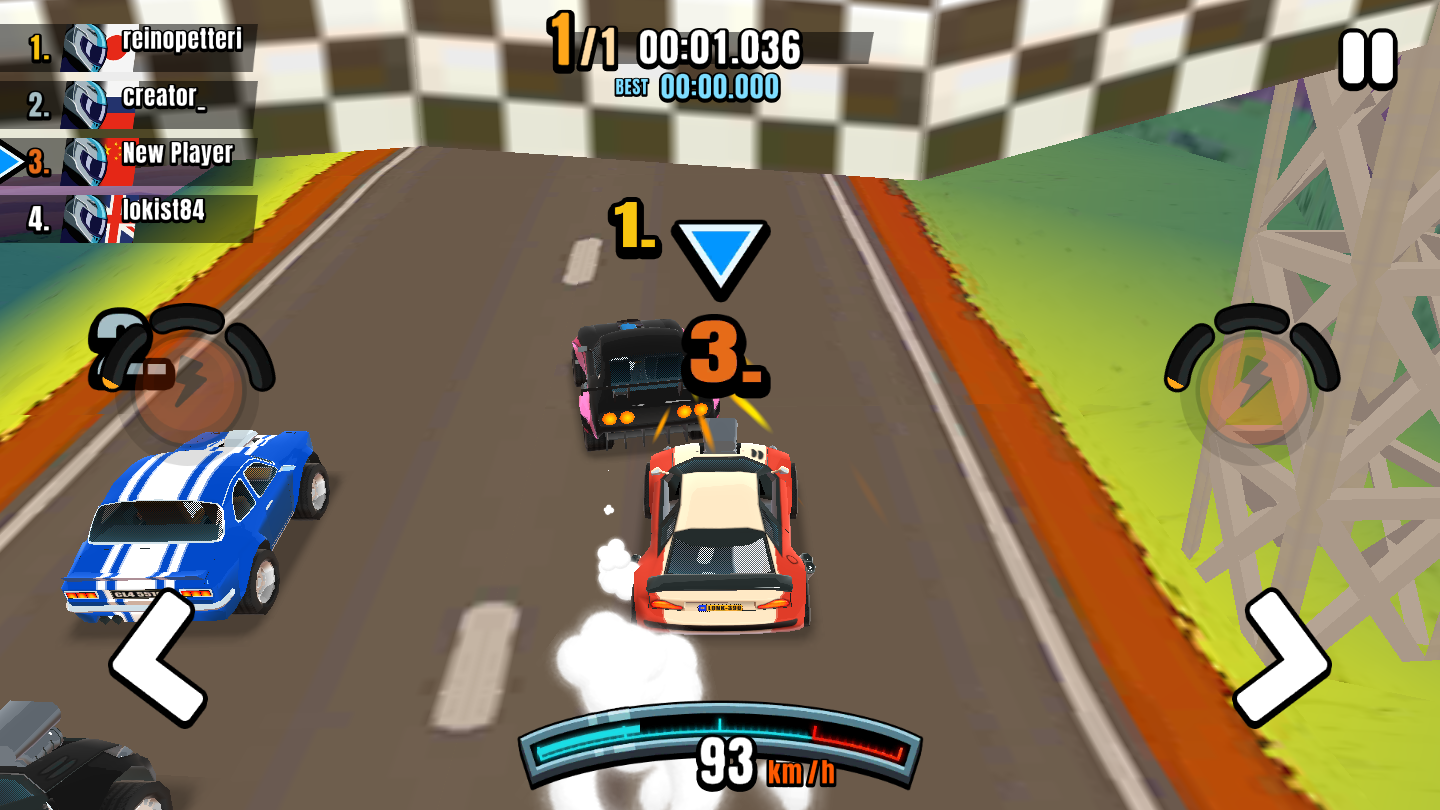Pause the race

coord(1367,58)
